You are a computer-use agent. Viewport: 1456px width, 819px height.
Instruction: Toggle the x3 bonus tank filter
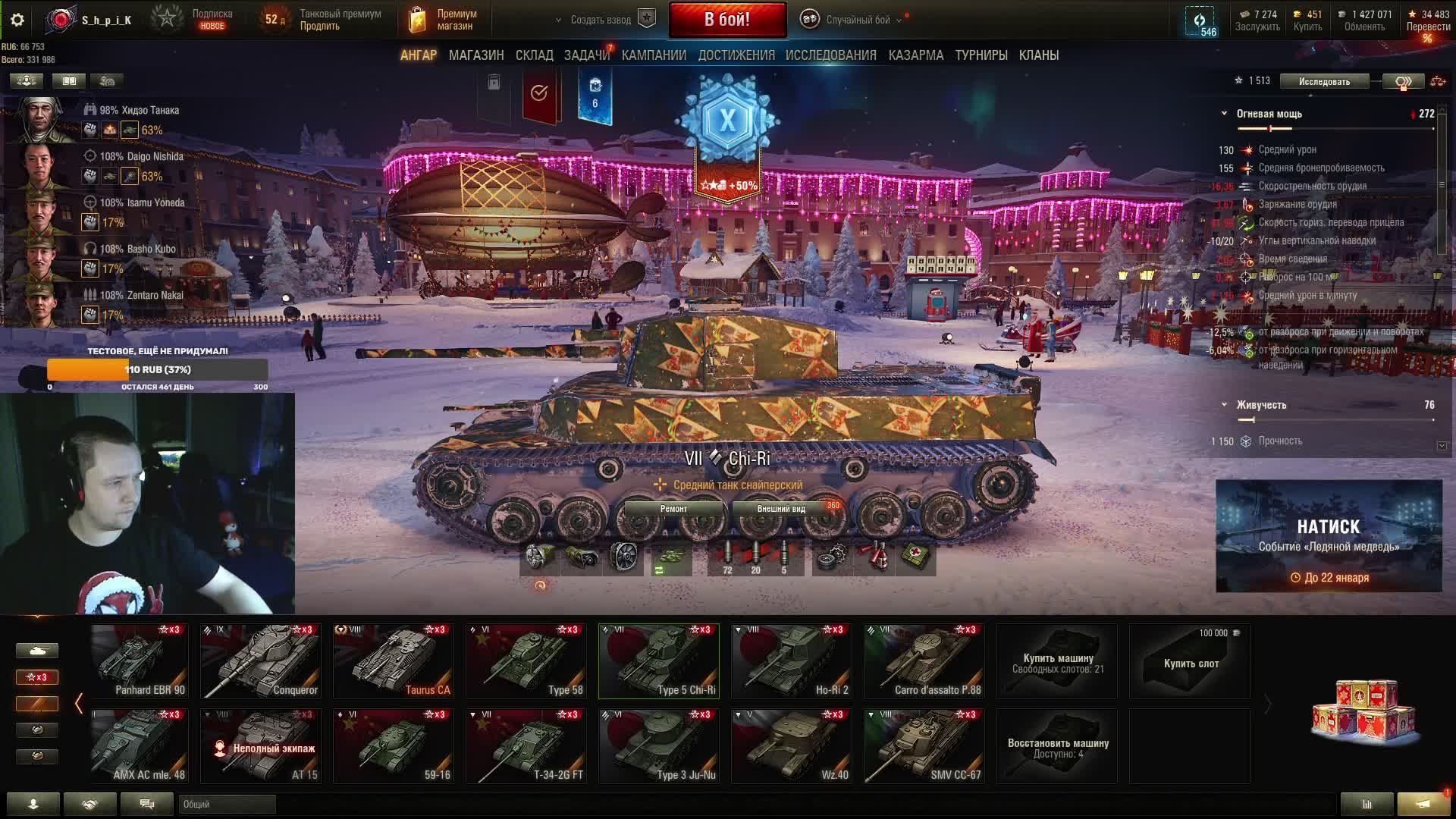[x=36, y=677]
